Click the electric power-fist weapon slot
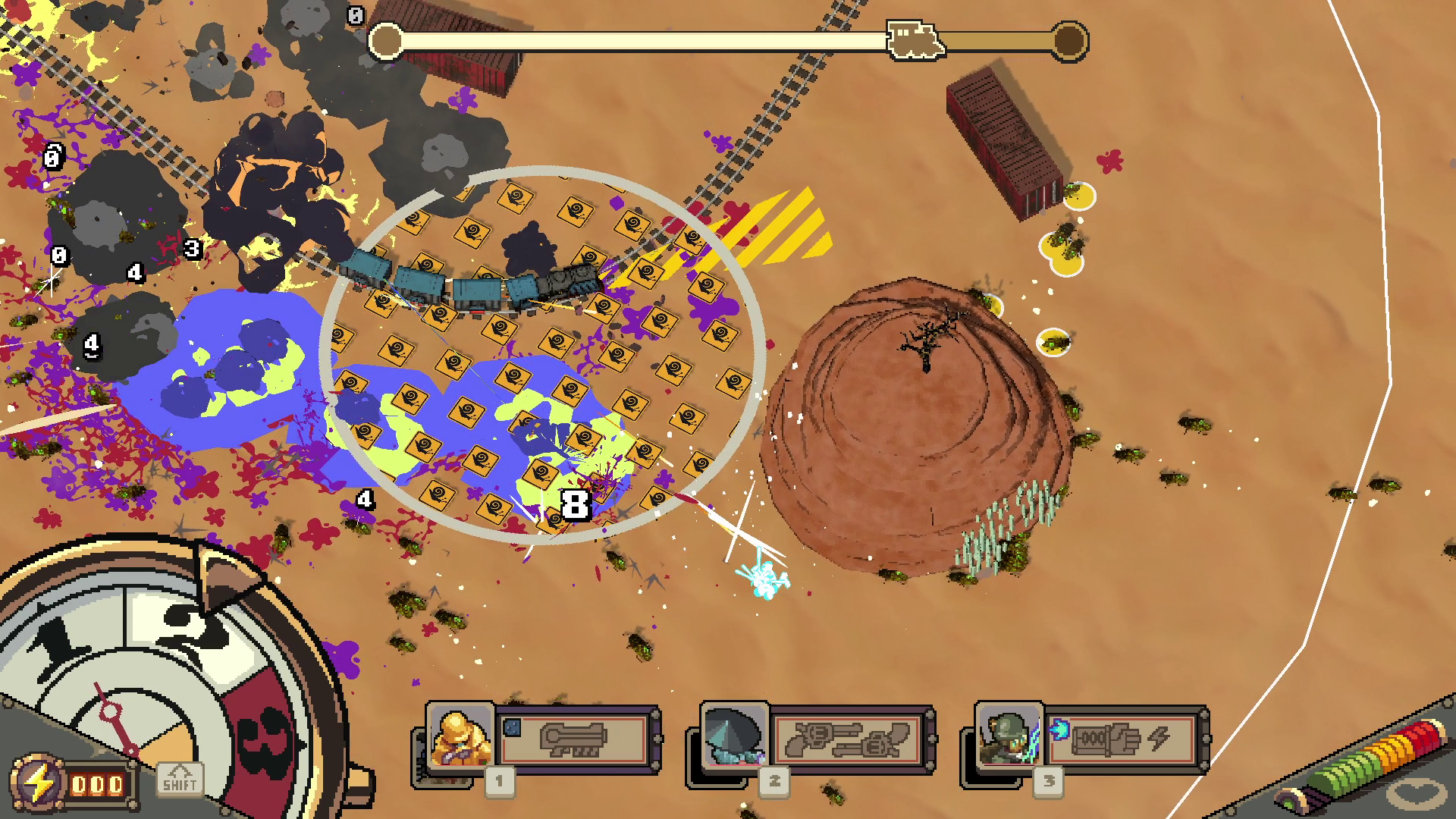1456x819 pixels. tap(1121, 739)
